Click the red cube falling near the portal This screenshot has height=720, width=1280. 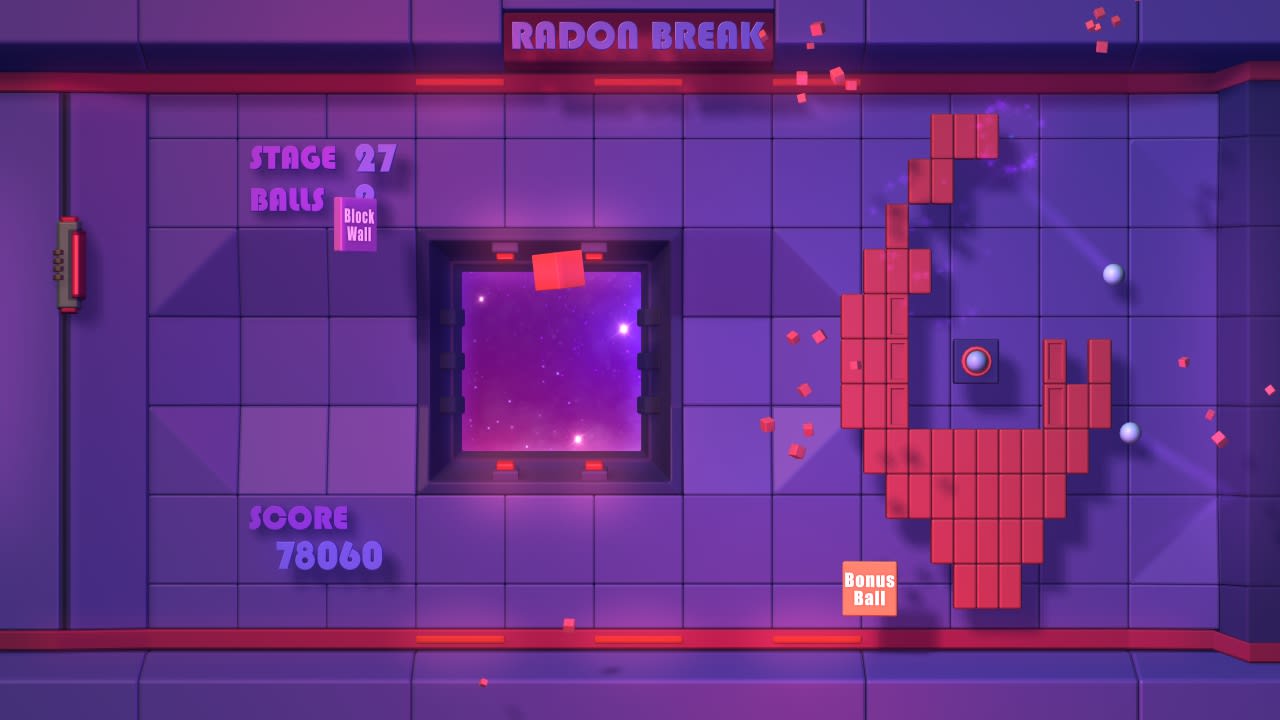558,270
